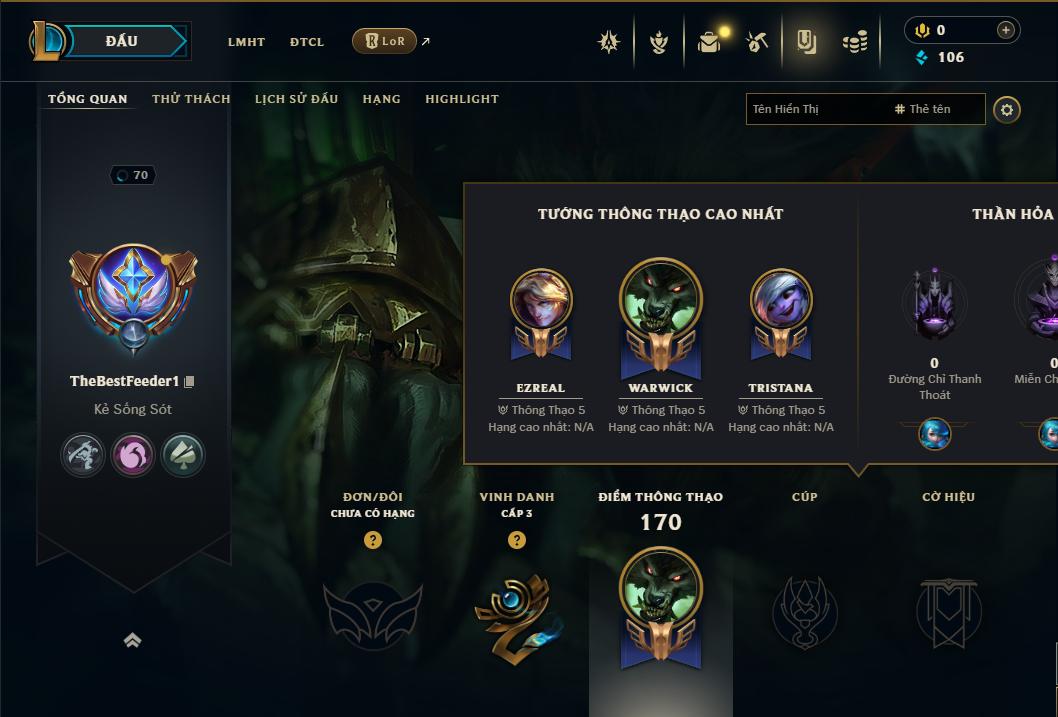Copy the TheBestFeeder1 name icon
The height and width of the screenshot is (717, 1058).
coord(189,382)
